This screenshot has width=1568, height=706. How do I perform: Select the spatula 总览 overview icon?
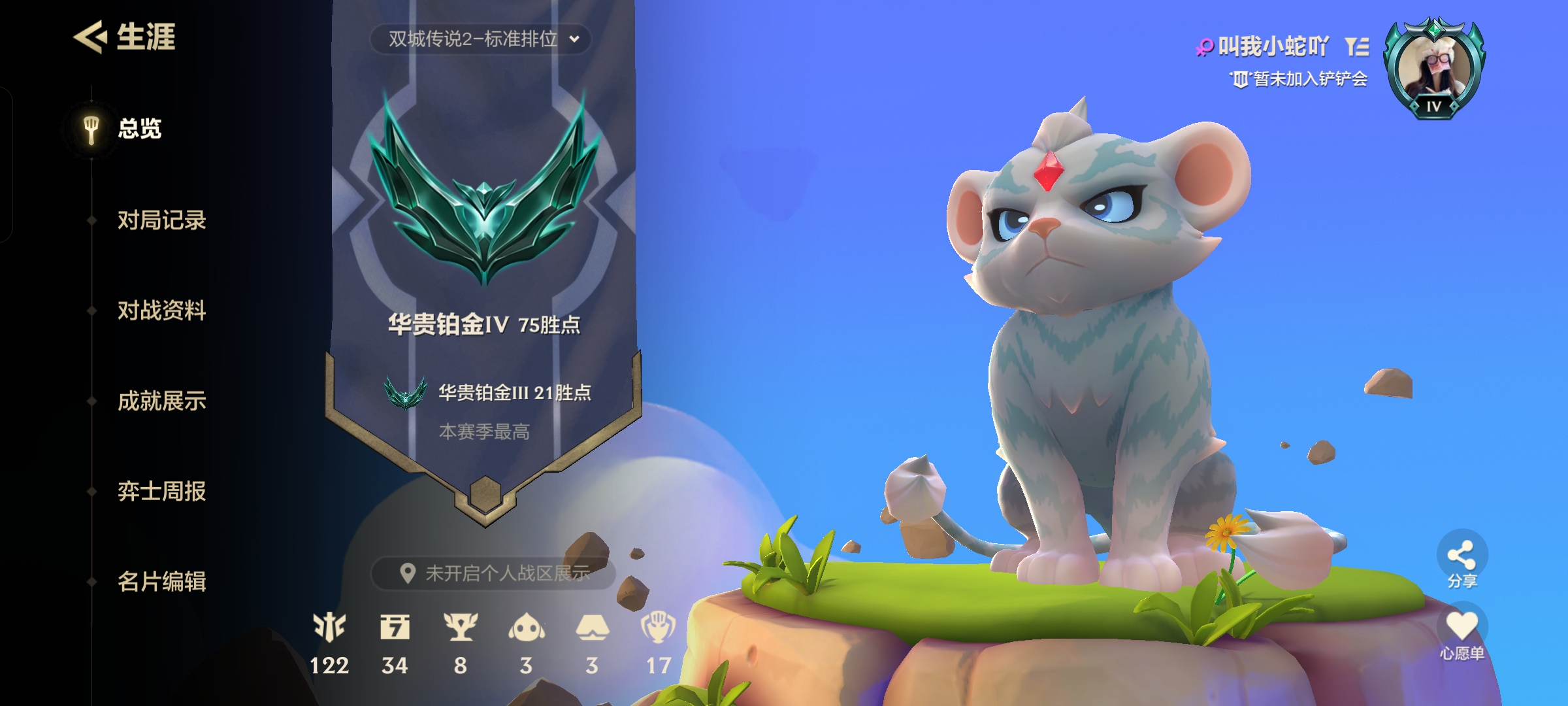[x=90, y=127]
